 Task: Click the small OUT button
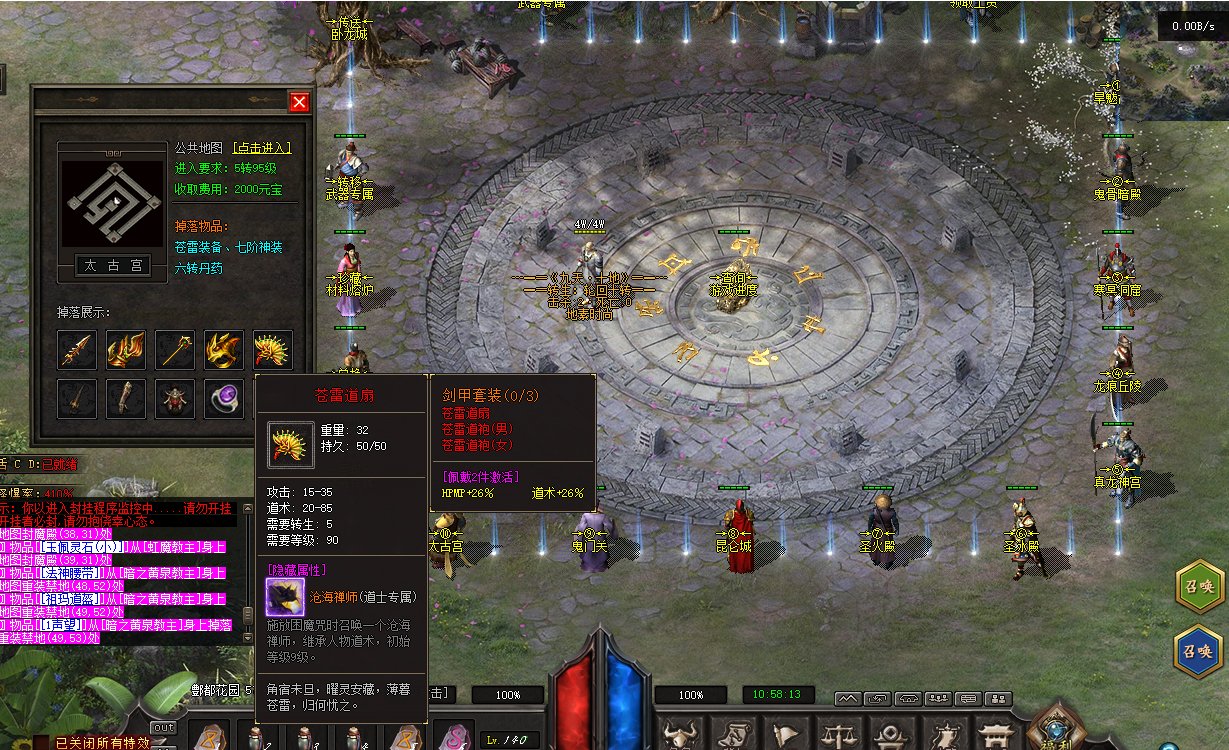[163, 727]
